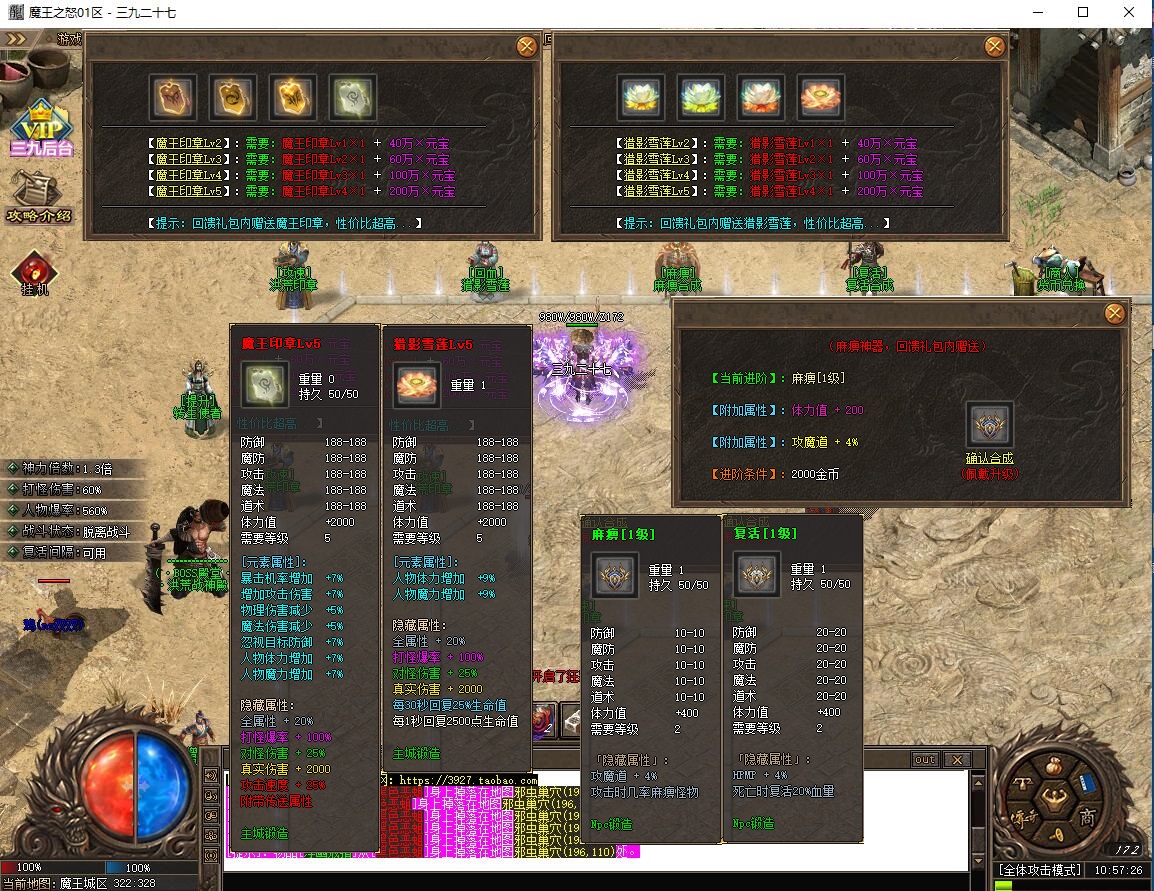Close the 麻痹 upgrade panel

(1114, 314)
